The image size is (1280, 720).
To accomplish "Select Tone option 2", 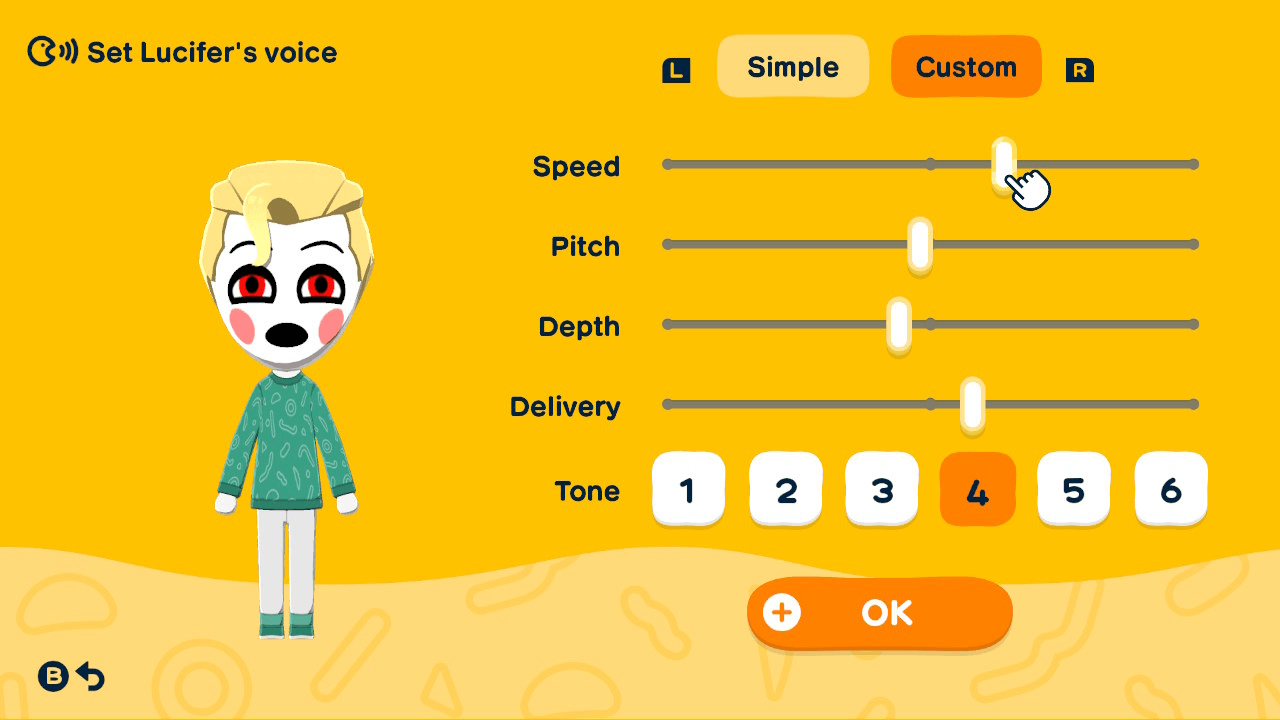I will pos(786,489).
